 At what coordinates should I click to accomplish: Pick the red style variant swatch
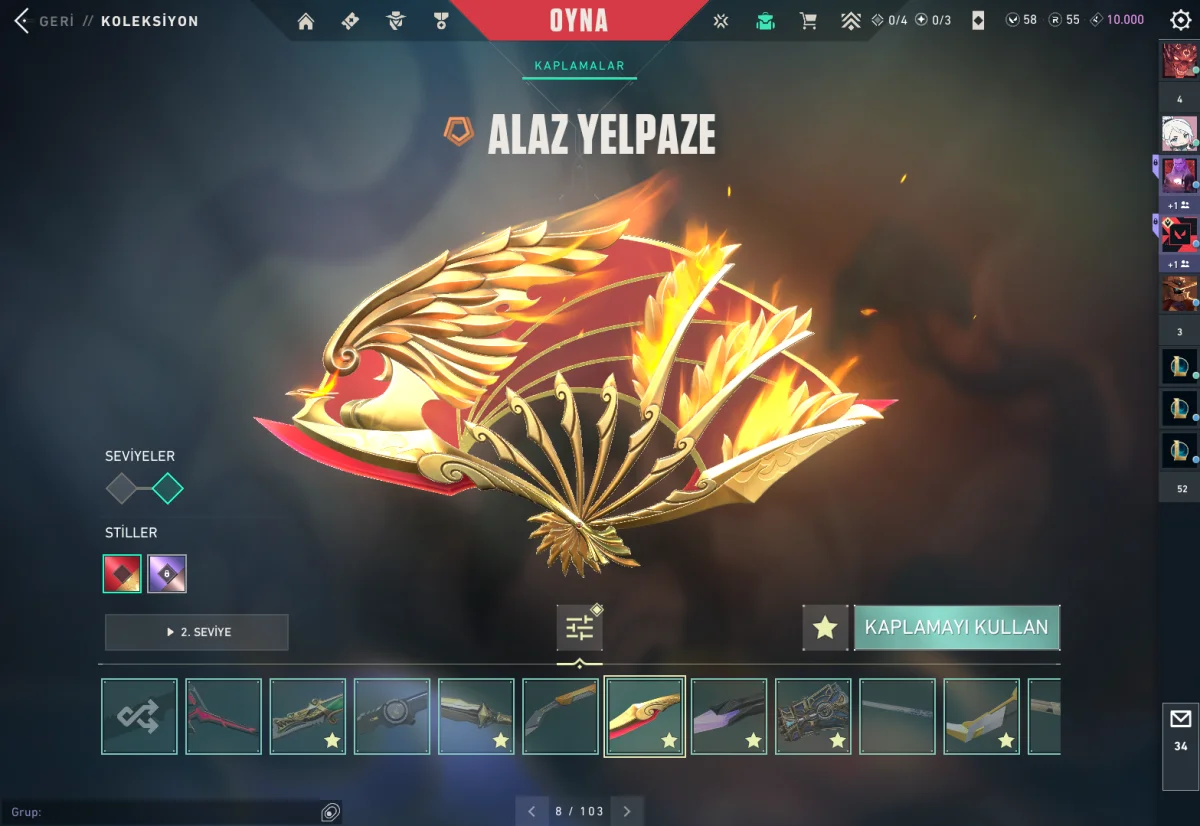pos(122,574)
